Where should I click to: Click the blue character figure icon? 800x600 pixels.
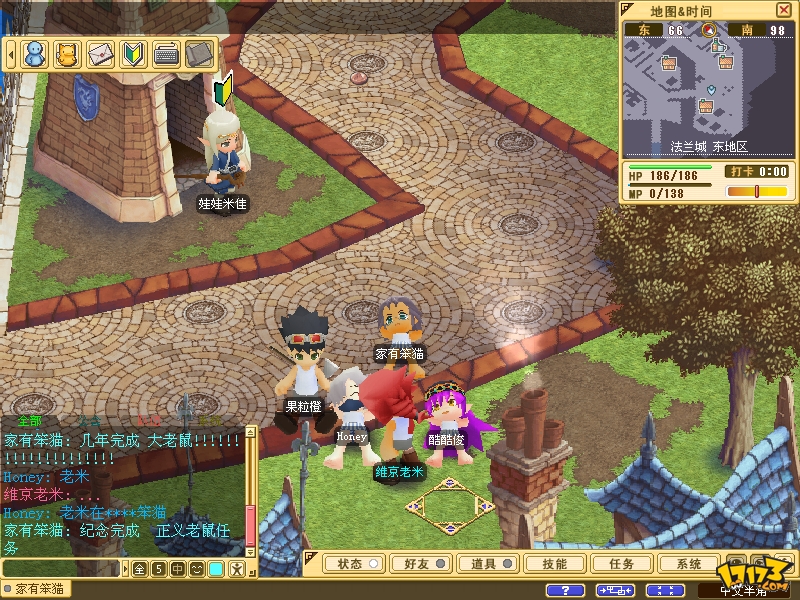(x=35, y=53)
